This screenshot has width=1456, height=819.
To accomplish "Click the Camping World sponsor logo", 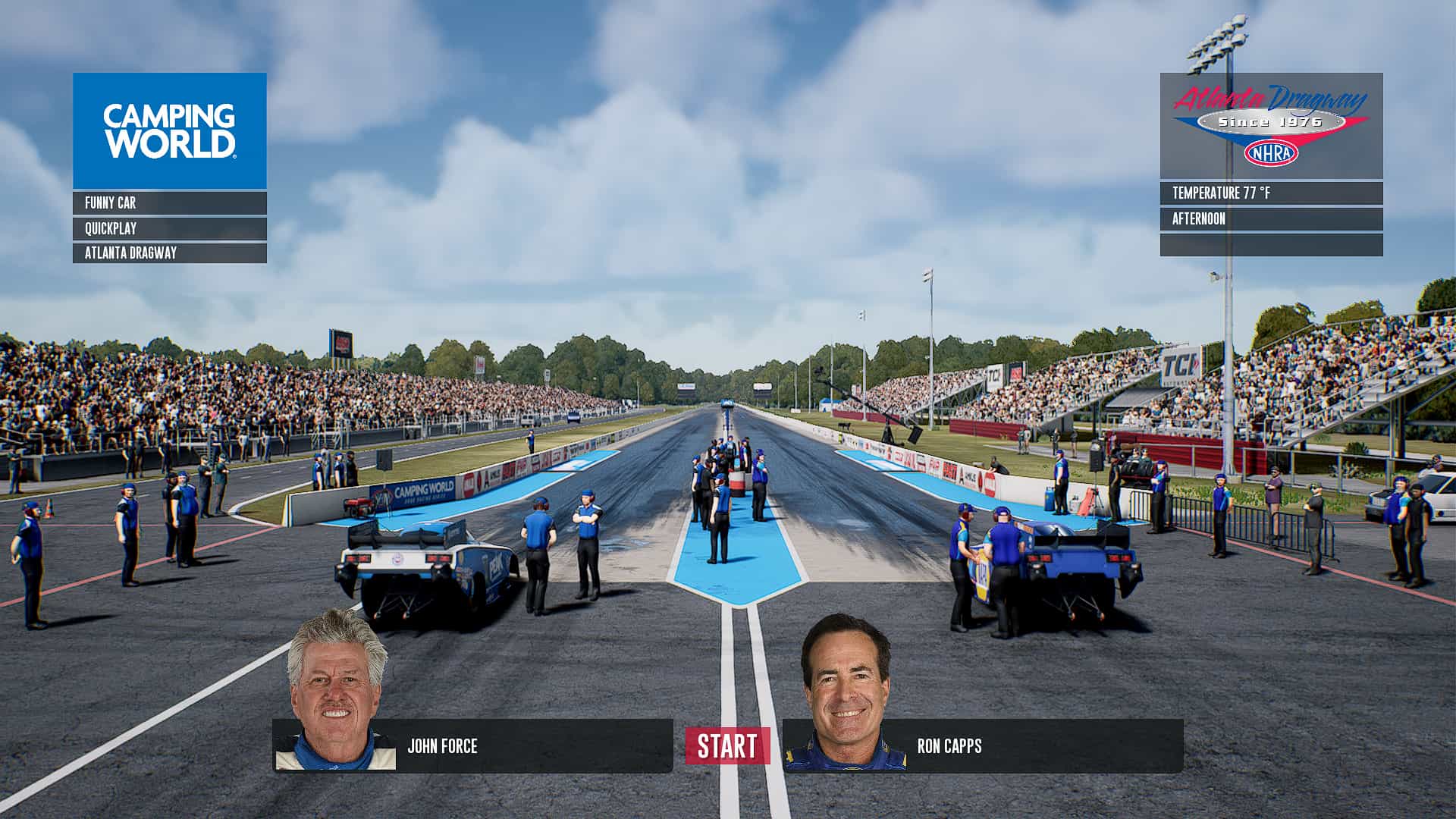I will pos(169,129).
